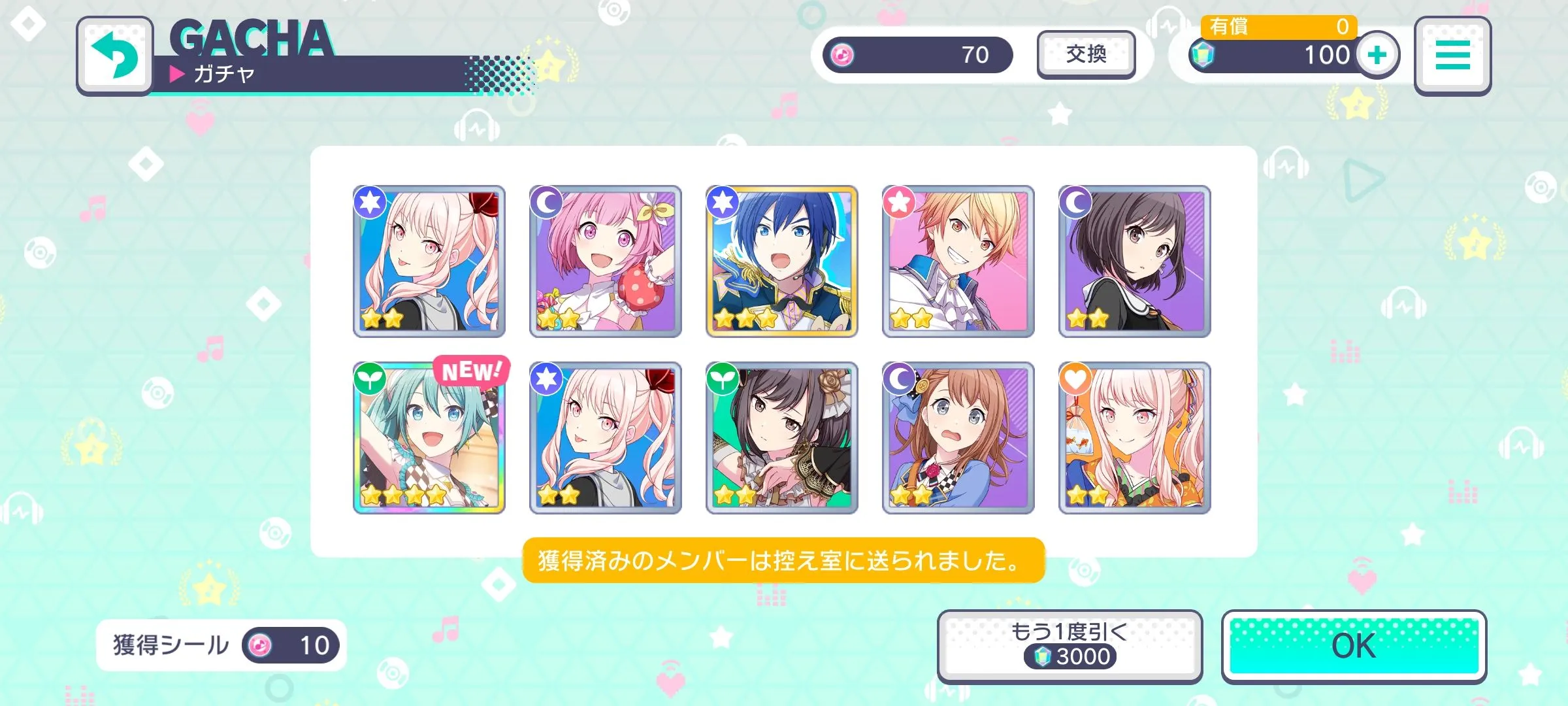This screenshot has width=1568, height=706.
Task: Confirm results with the OK button
Action: coord(1354,647)
